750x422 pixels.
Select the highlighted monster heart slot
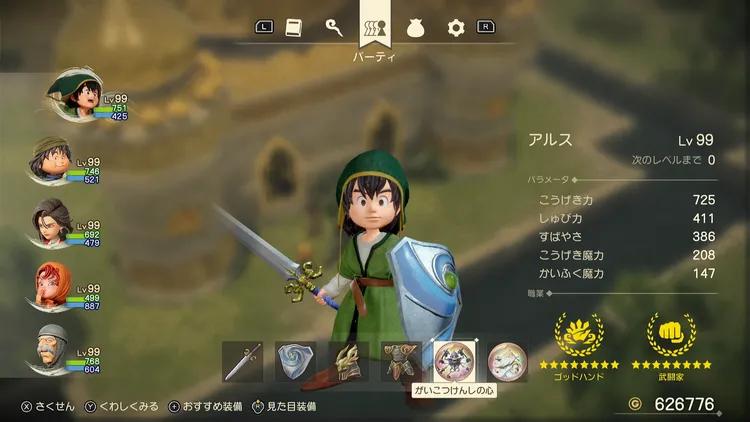tap(453, 360)
